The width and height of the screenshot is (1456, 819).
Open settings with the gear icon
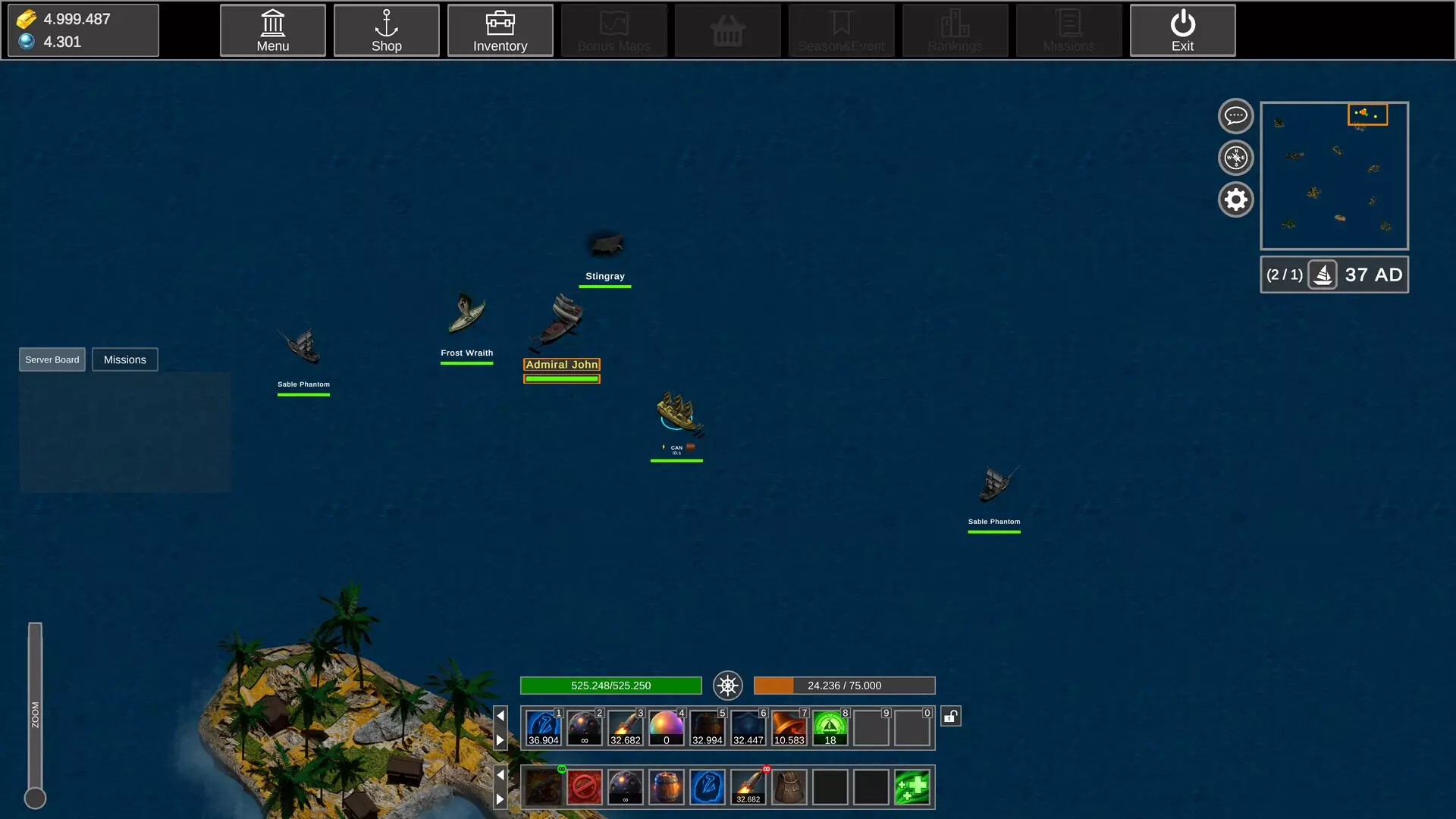[1235, 199]
